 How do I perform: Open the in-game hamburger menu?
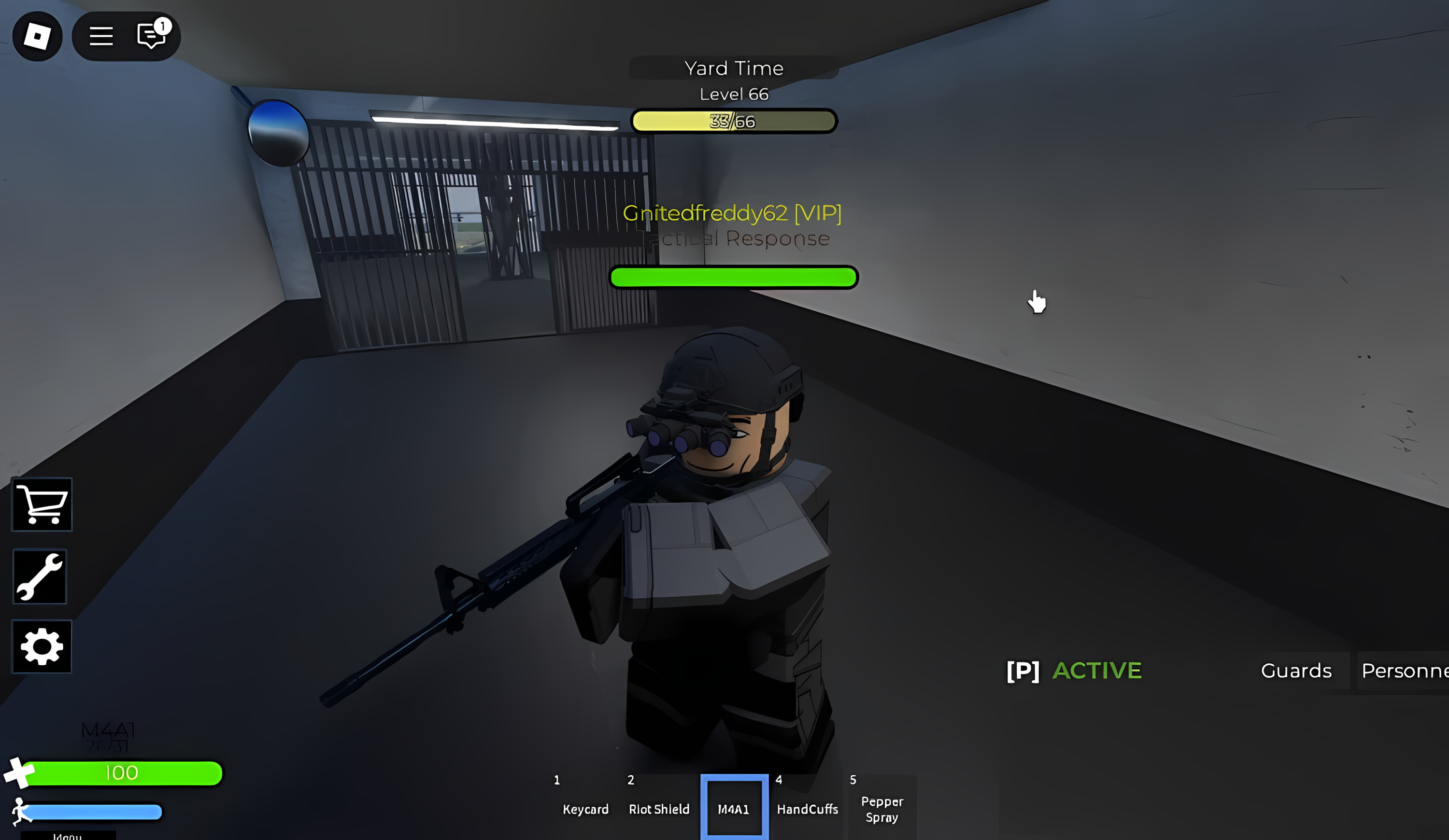click(101, 36)
